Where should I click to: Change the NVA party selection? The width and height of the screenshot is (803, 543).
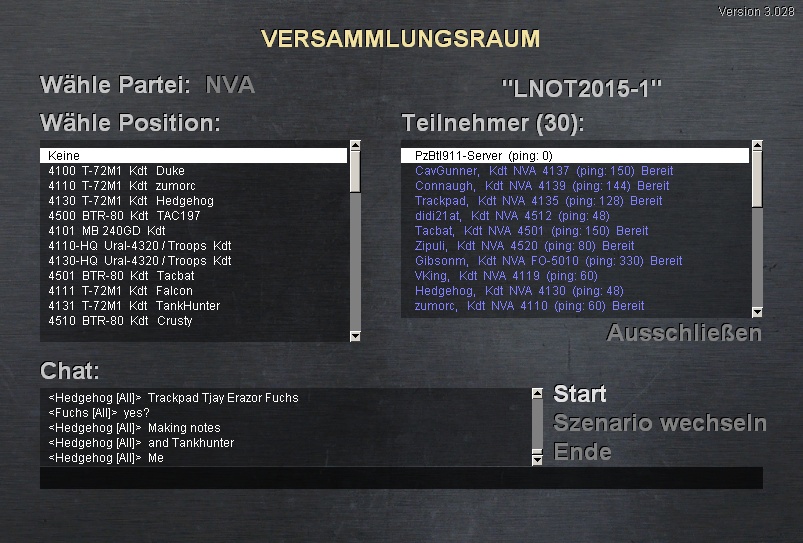coord(230,85)
